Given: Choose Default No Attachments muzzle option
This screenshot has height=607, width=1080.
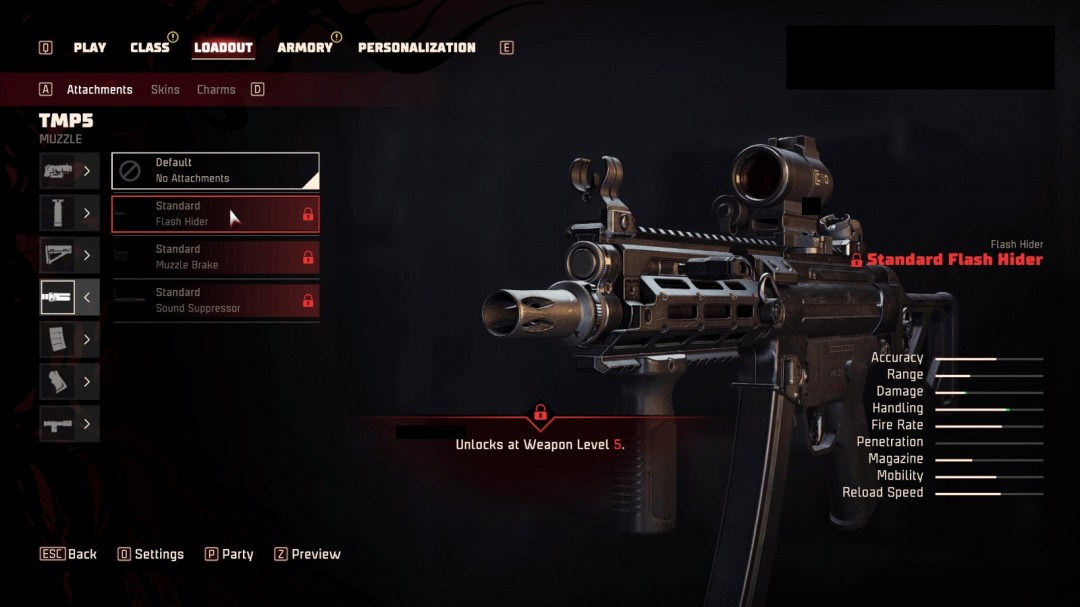Looking at the screenshot, I should (215, 171).
